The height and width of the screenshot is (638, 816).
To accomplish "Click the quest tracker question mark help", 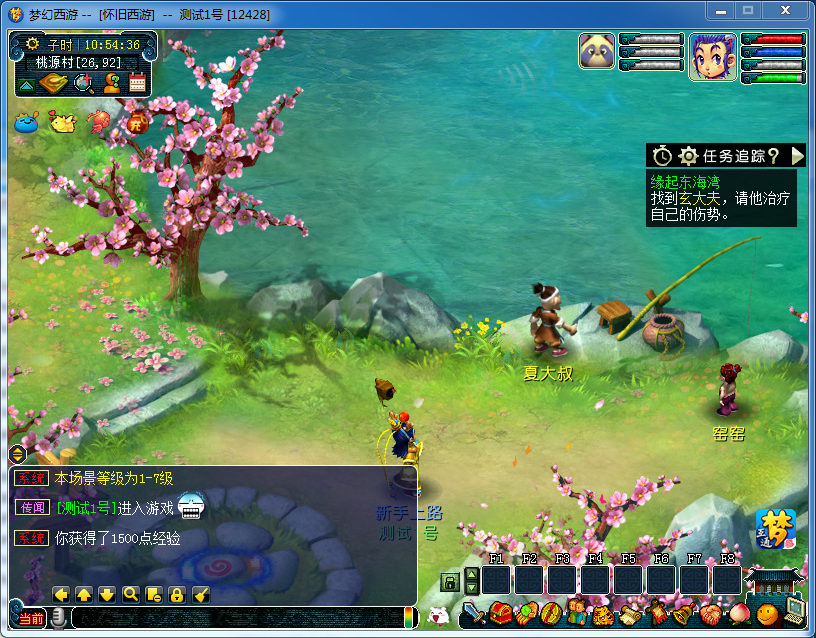I will coord(774,155).
